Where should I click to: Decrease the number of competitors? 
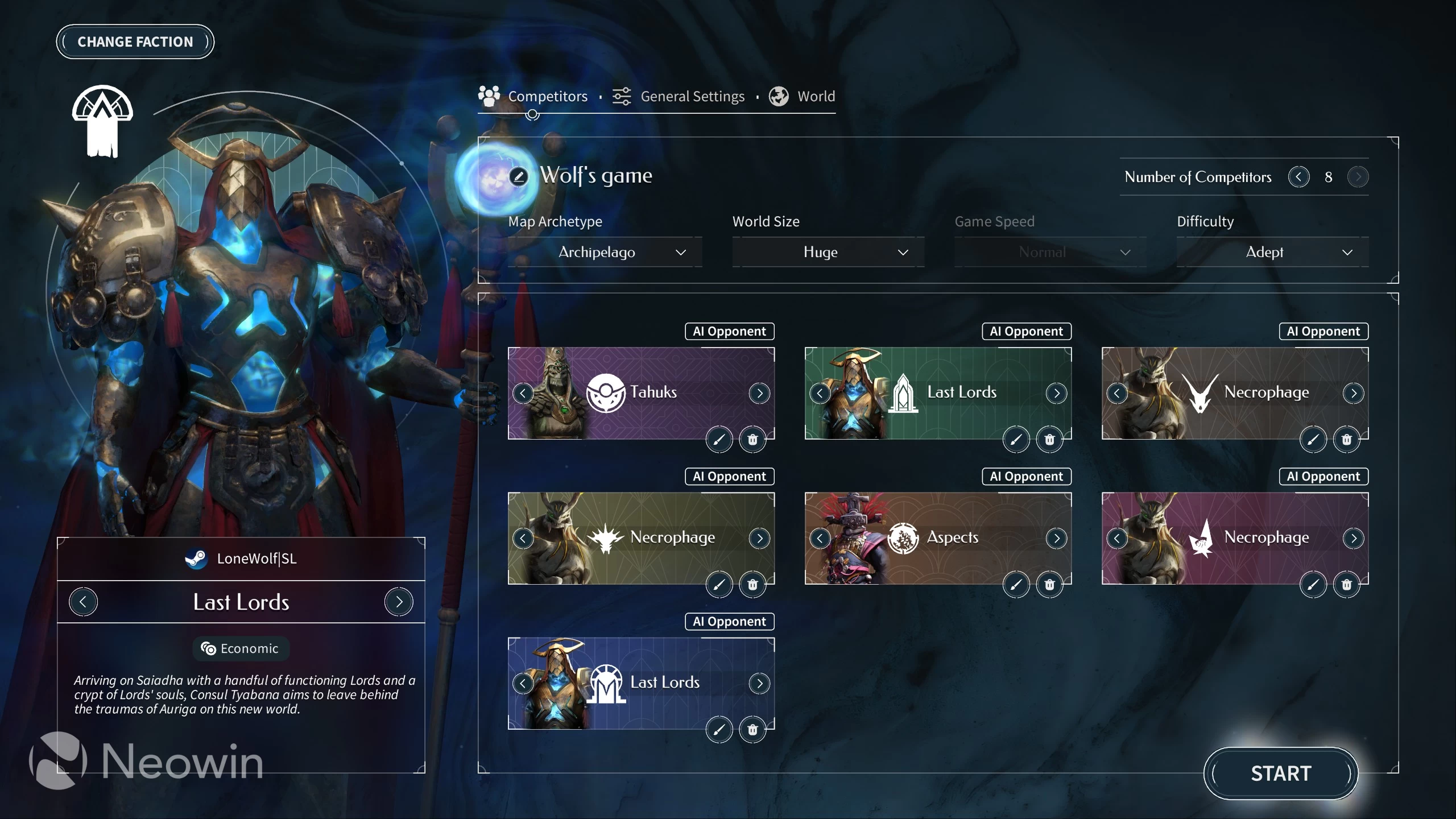1298,177
